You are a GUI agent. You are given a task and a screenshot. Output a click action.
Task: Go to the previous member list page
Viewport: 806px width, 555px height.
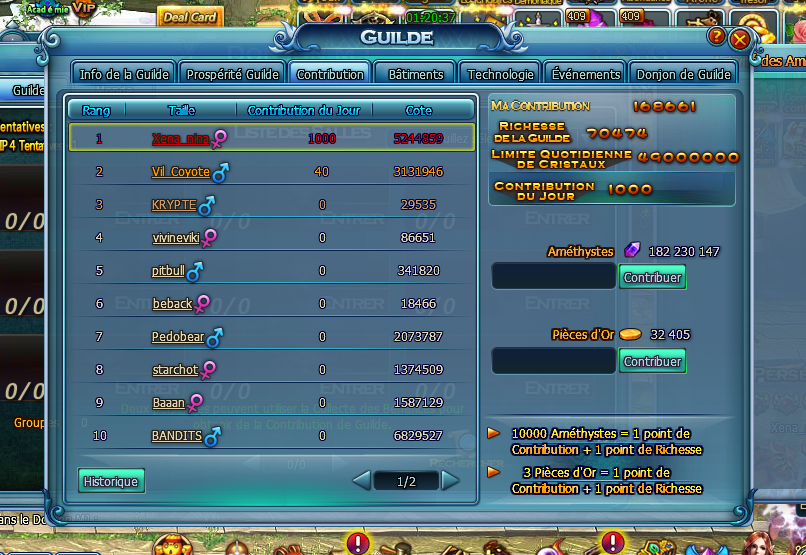(362, 481)
